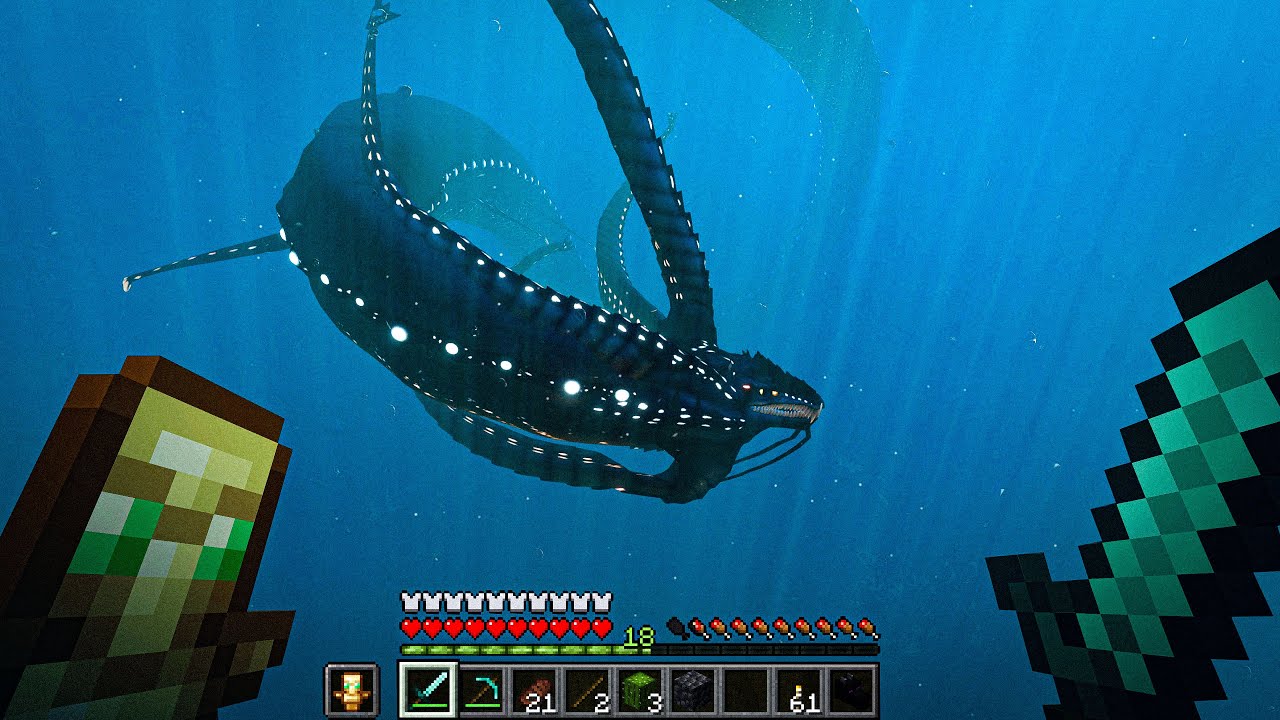Choose the torch stack of 61
The width and height of the screenshot is (1280, 720).
tap(800, 690)
